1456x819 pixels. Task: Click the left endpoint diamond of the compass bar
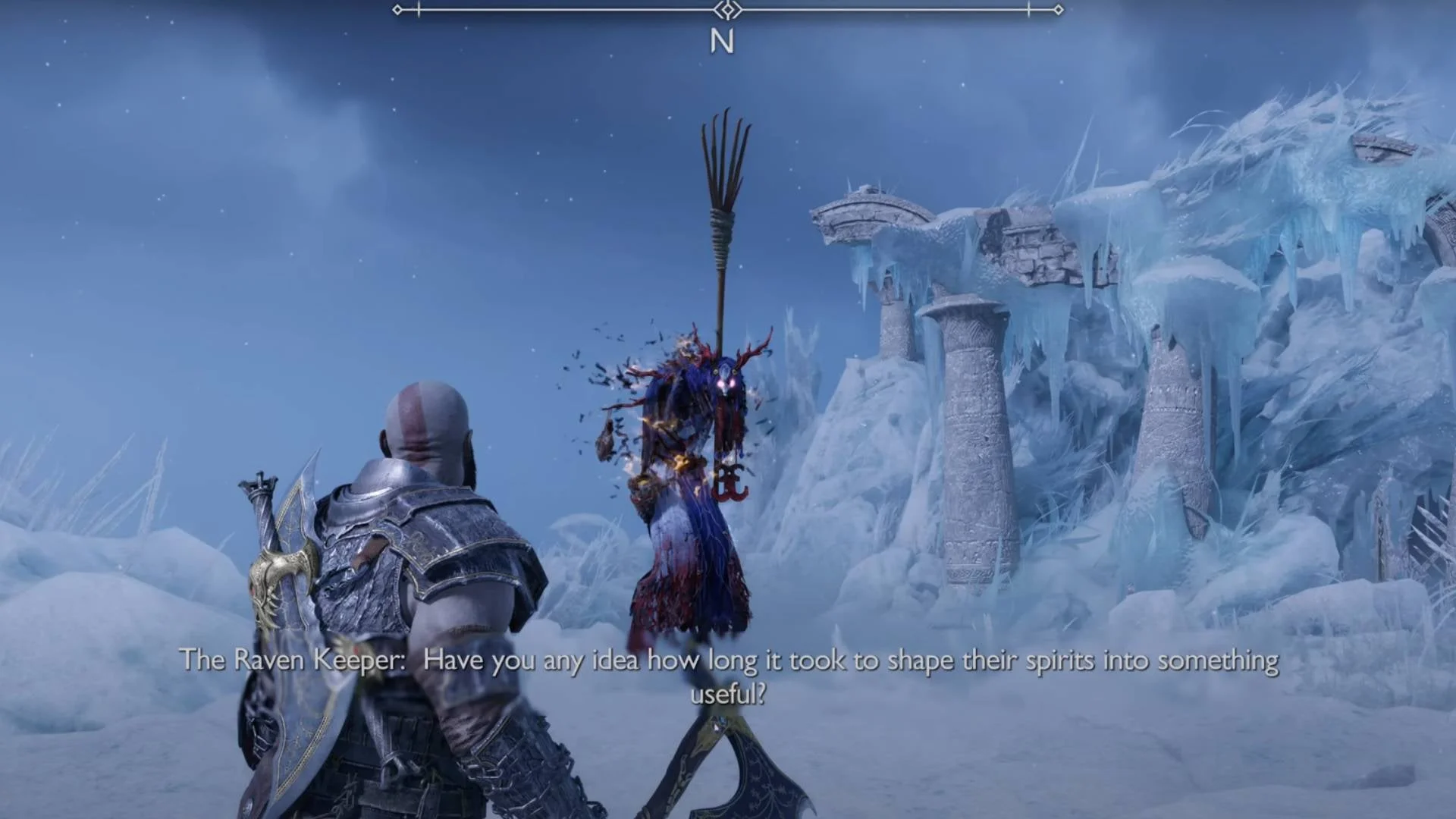click(398, 11)
